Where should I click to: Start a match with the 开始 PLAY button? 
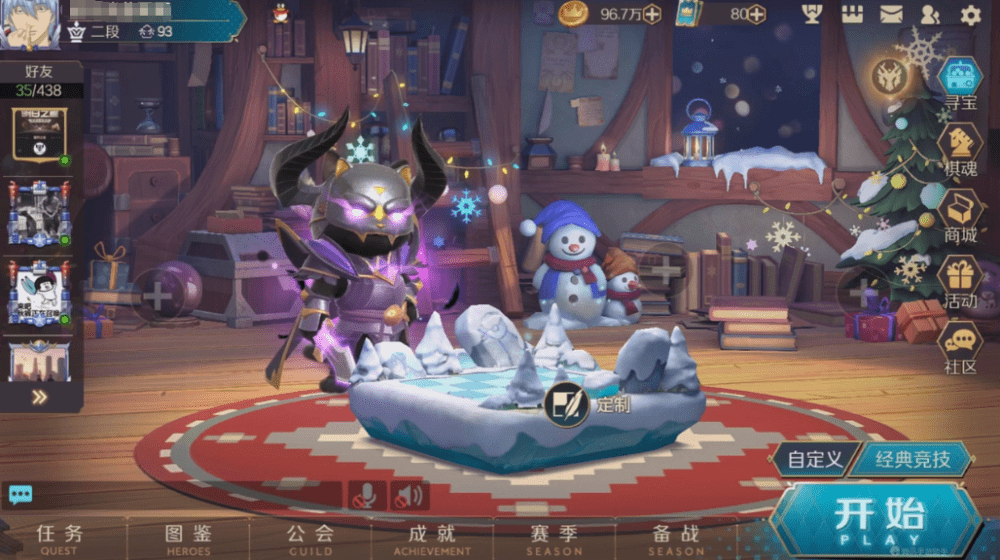point(878,520)
